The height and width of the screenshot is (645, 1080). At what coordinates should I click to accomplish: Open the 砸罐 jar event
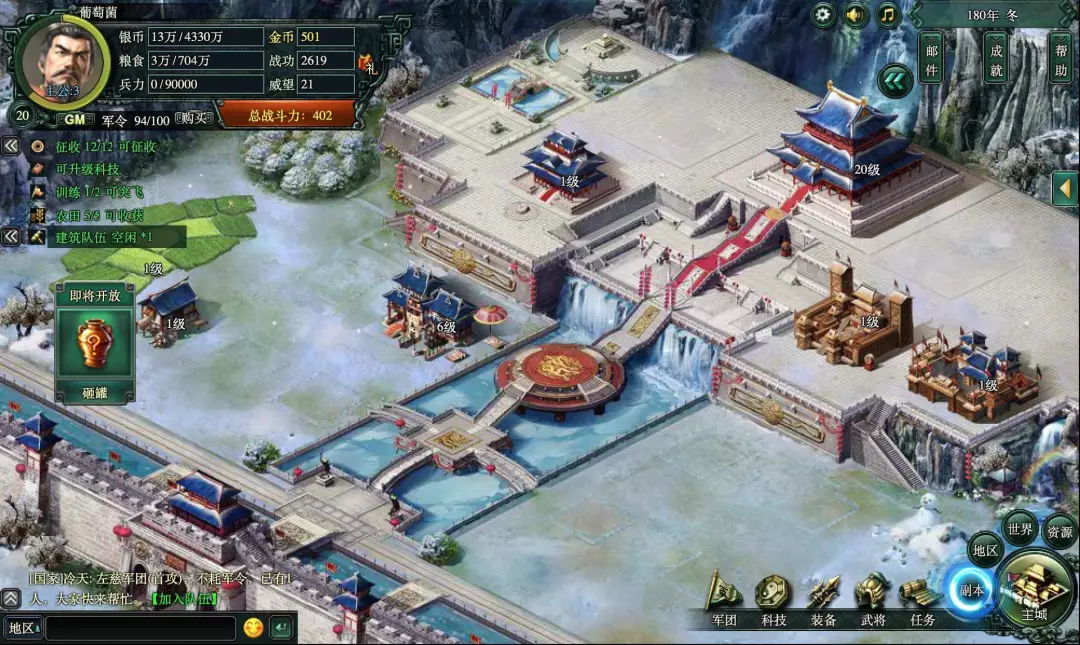pos(94,345)
